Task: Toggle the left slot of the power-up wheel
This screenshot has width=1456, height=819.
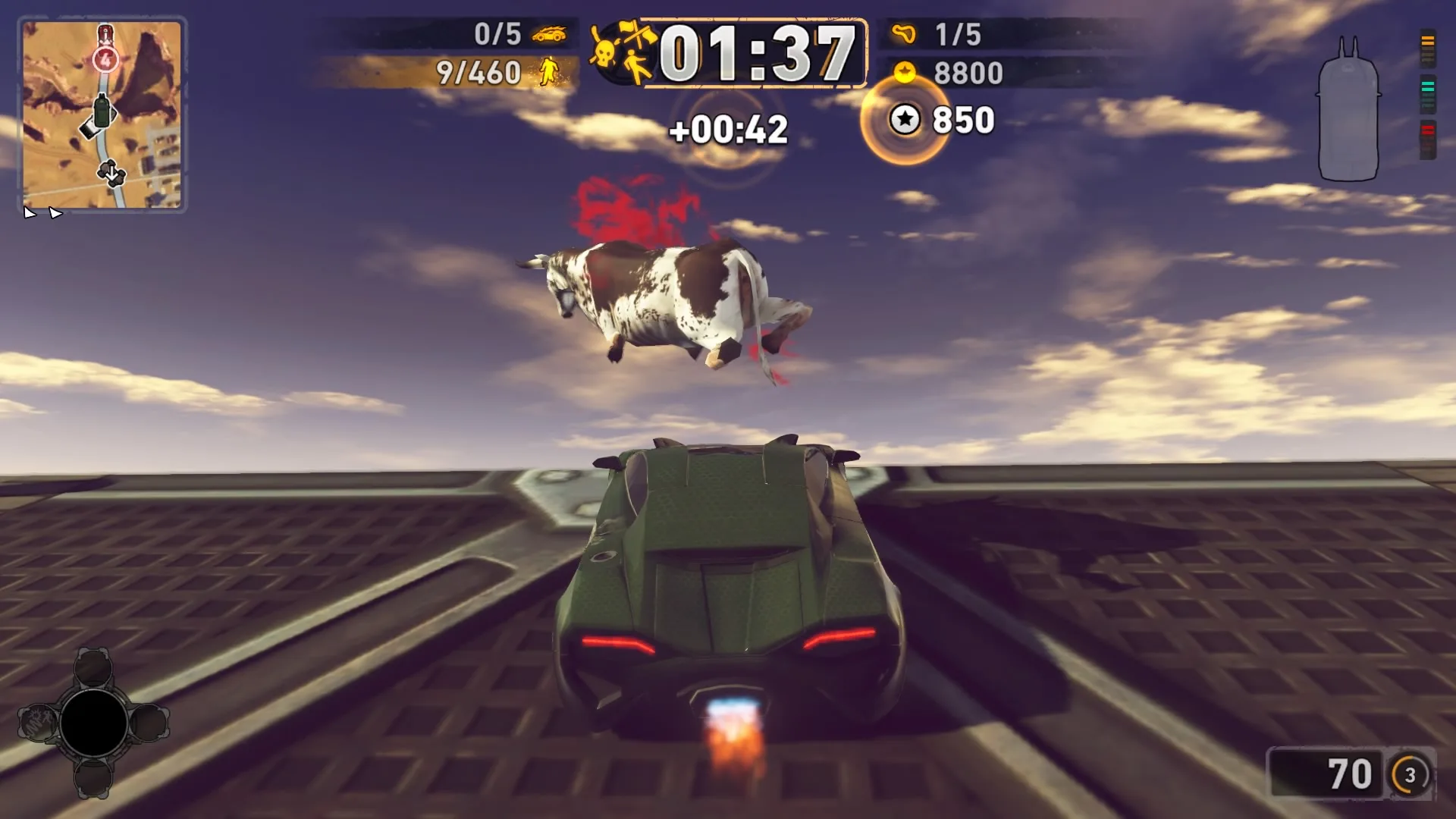Action: pos(38,722)
